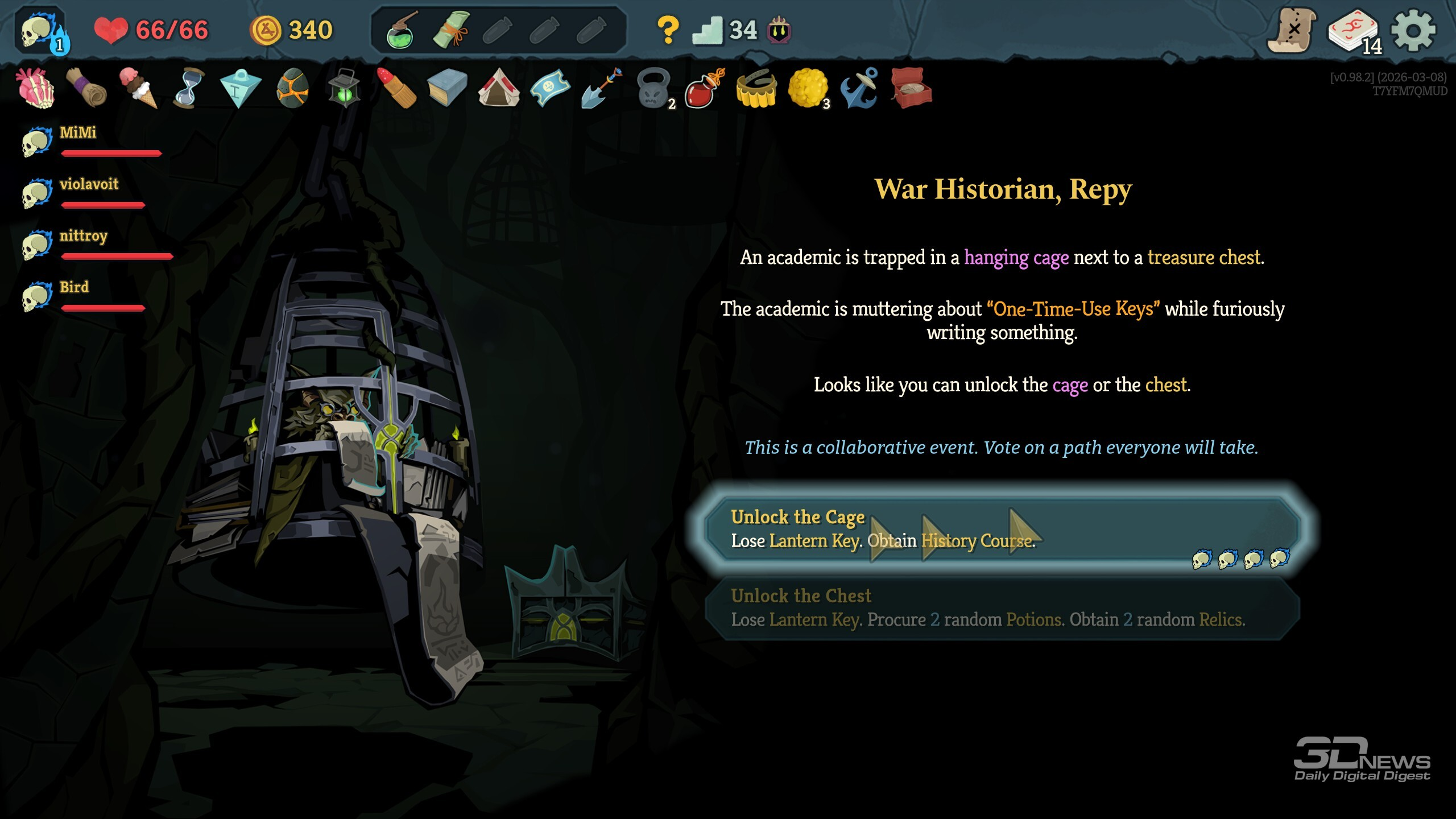
Task: Inspect the red treasure chest relic
Action: [x=911, y=88]
